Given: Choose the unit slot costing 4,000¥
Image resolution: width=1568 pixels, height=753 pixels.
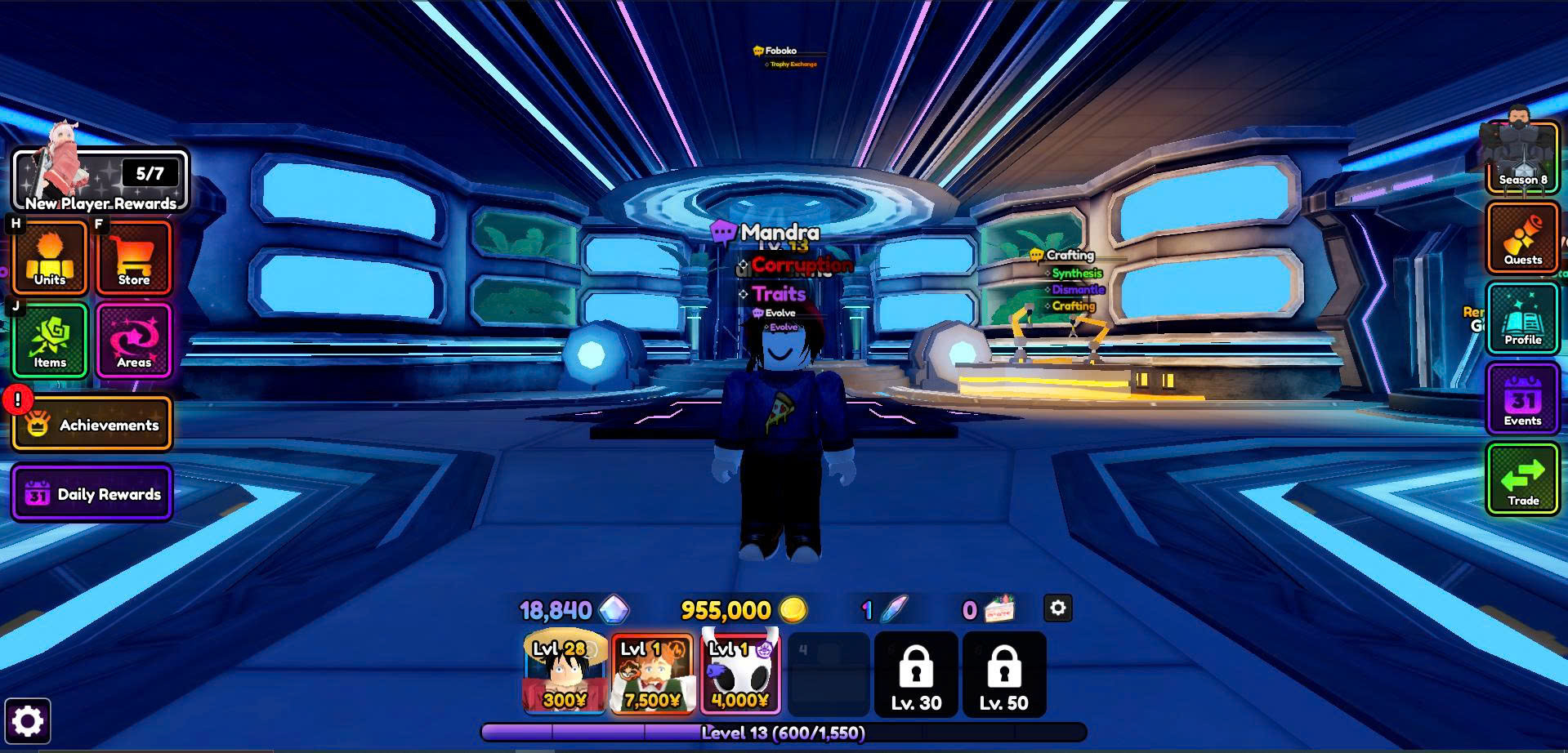Looking at the screenshot, I should tap(740, 674).
